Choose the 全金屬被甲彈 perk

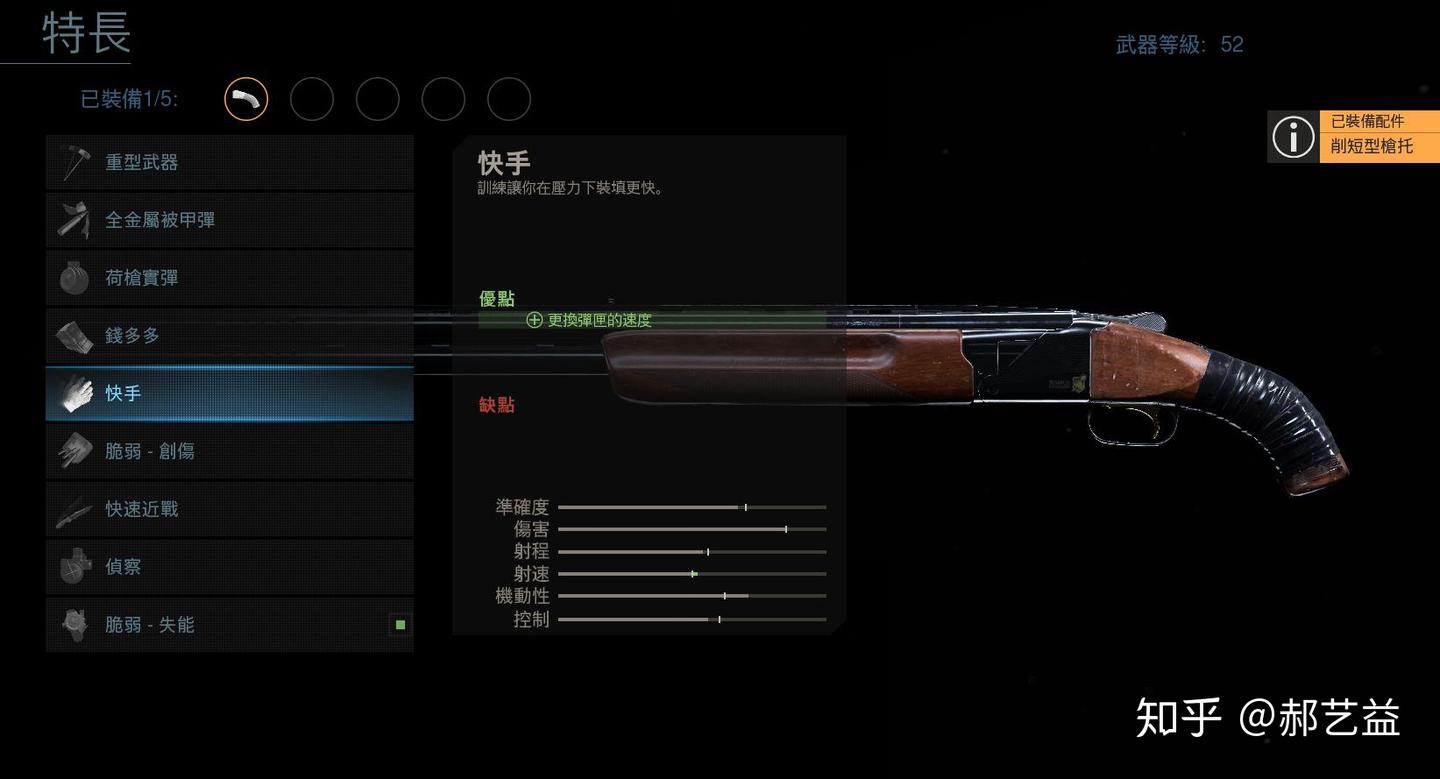tap(229, 220)
